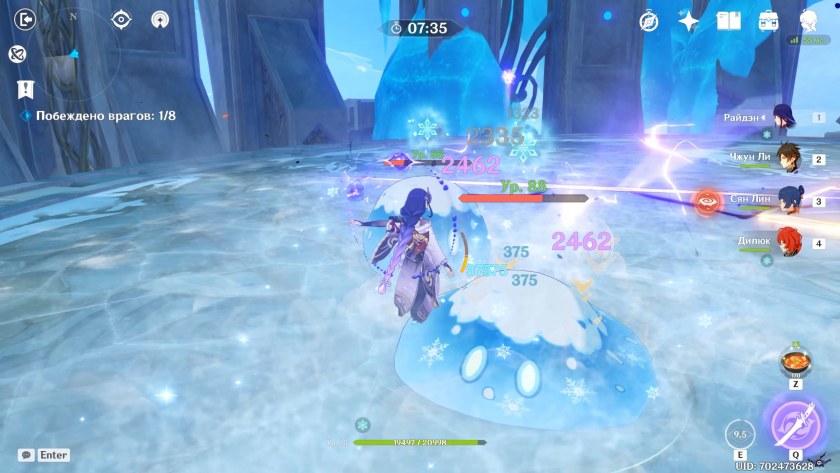
Task: Open the Wish four-pointed star icon
Action: tap(689, 20)
